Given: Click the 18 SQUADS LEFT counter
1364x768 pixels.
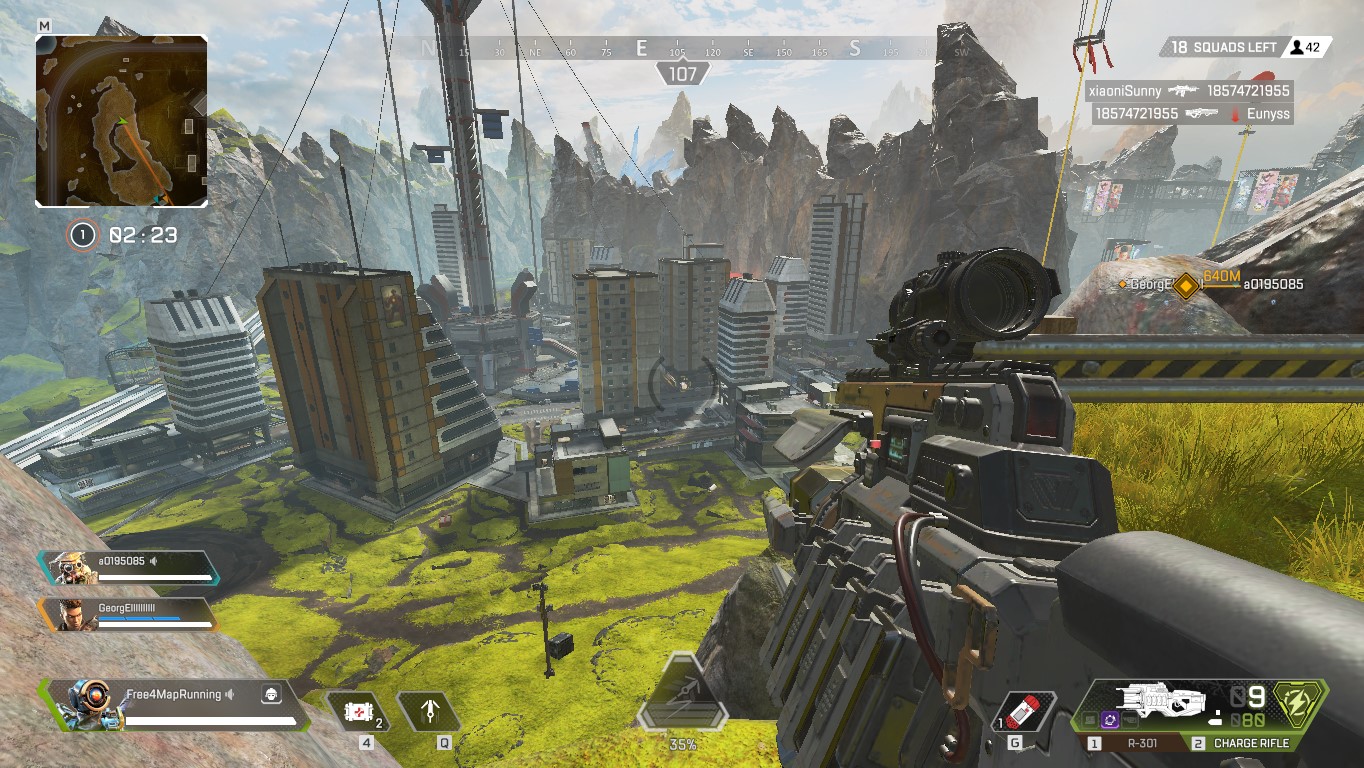Looking at the screenshot, I should (1224, 46).
